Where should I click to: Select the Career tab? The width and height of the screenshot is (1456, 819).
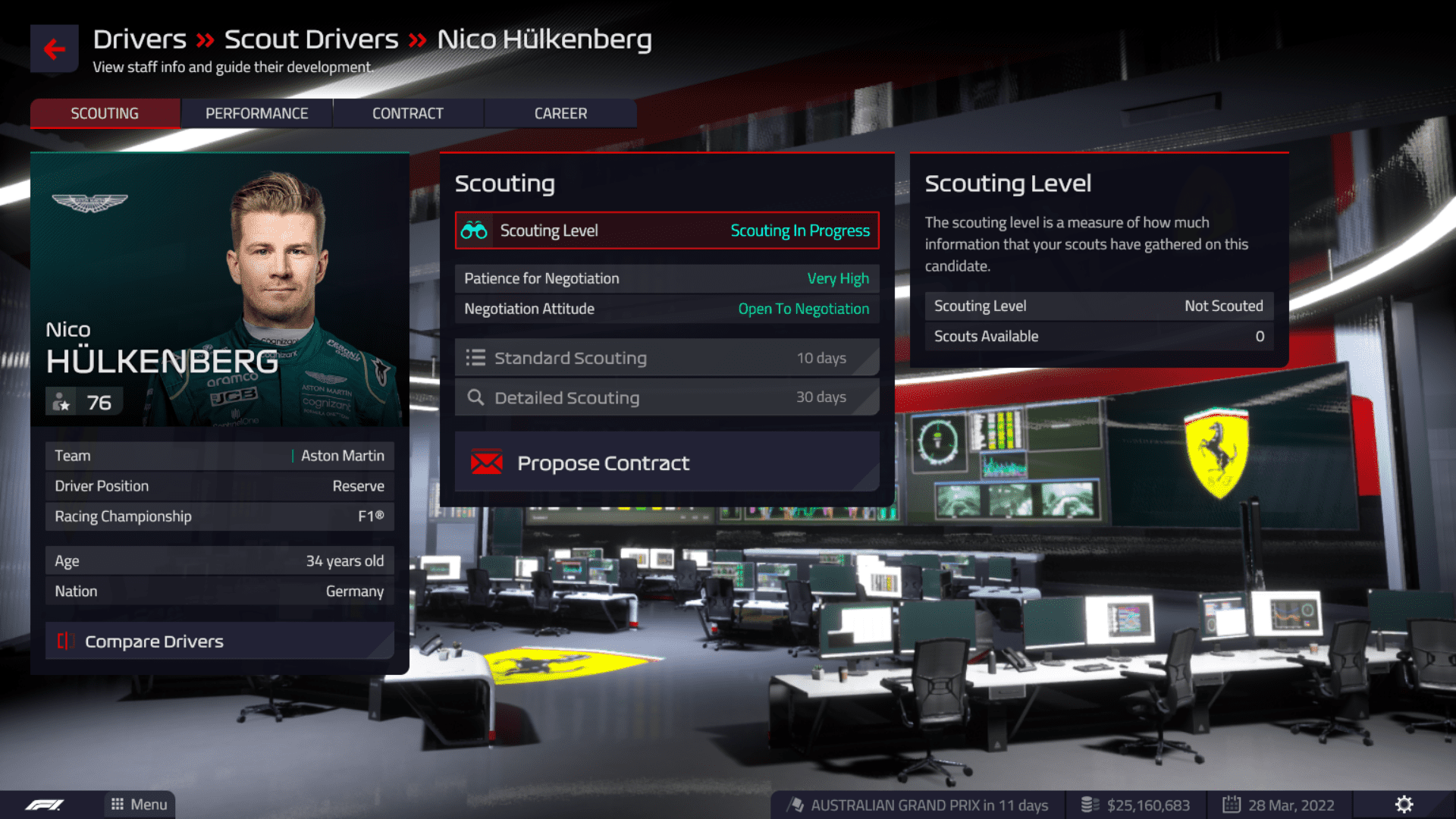(x=560, y=113)
